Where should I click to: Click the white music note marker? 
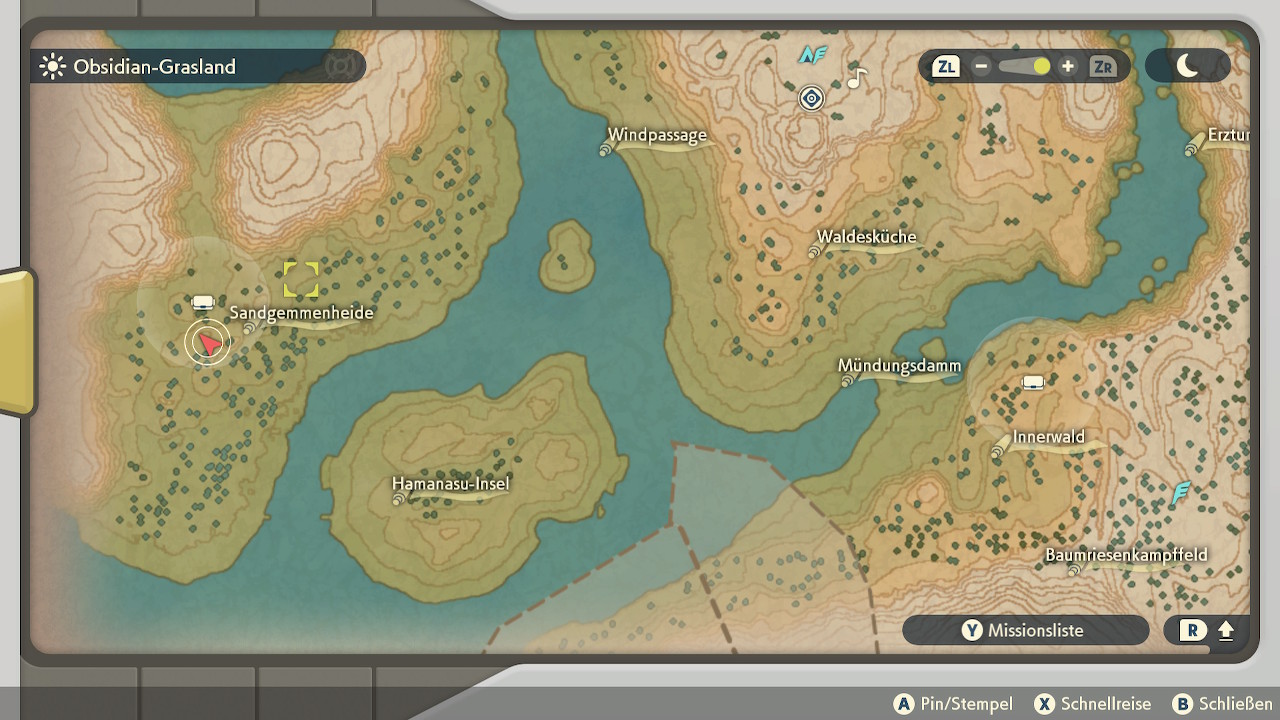coord(855,78)
